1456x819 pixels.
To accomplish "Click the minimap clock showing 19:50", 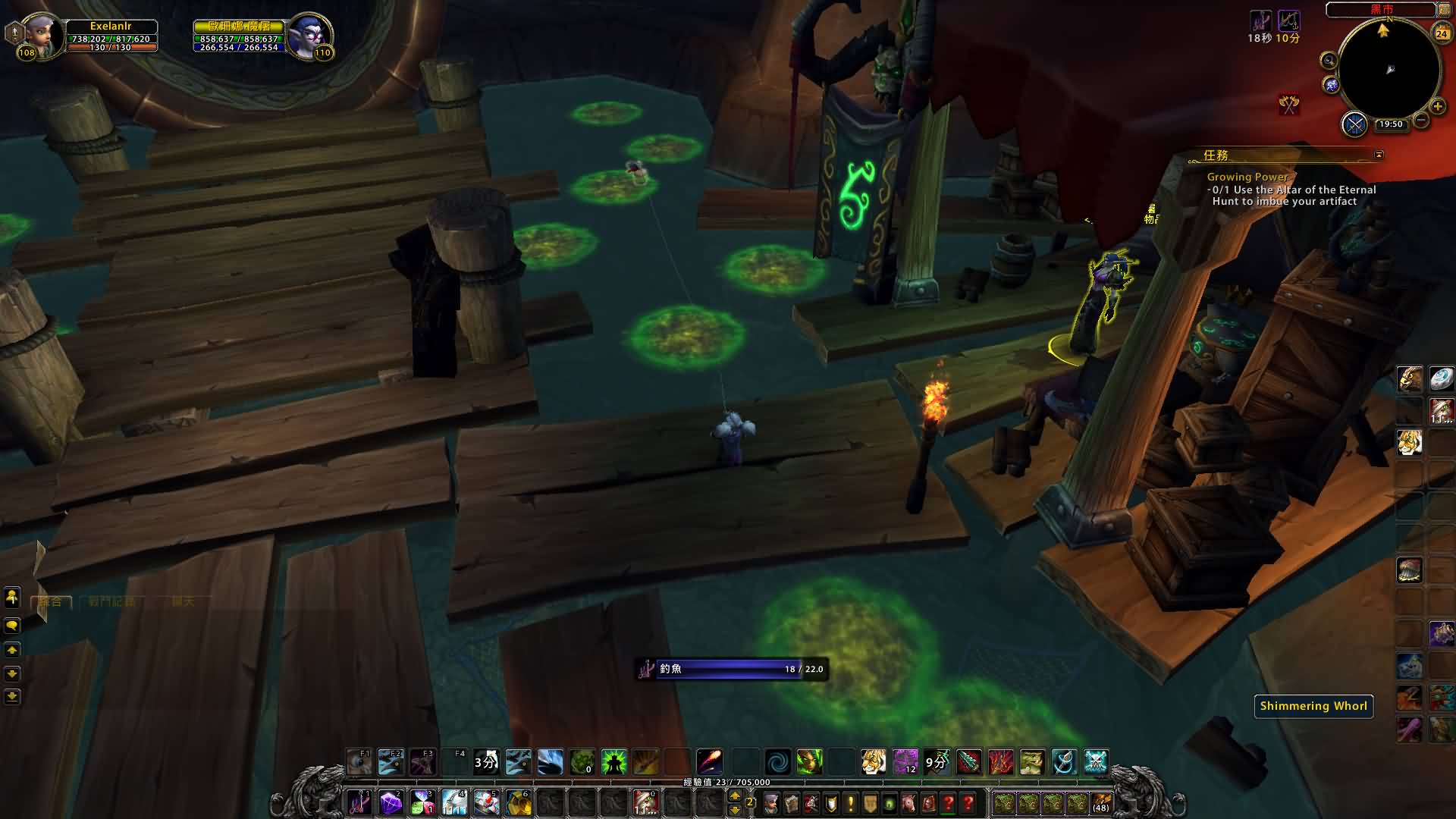I will (1391, 124).
